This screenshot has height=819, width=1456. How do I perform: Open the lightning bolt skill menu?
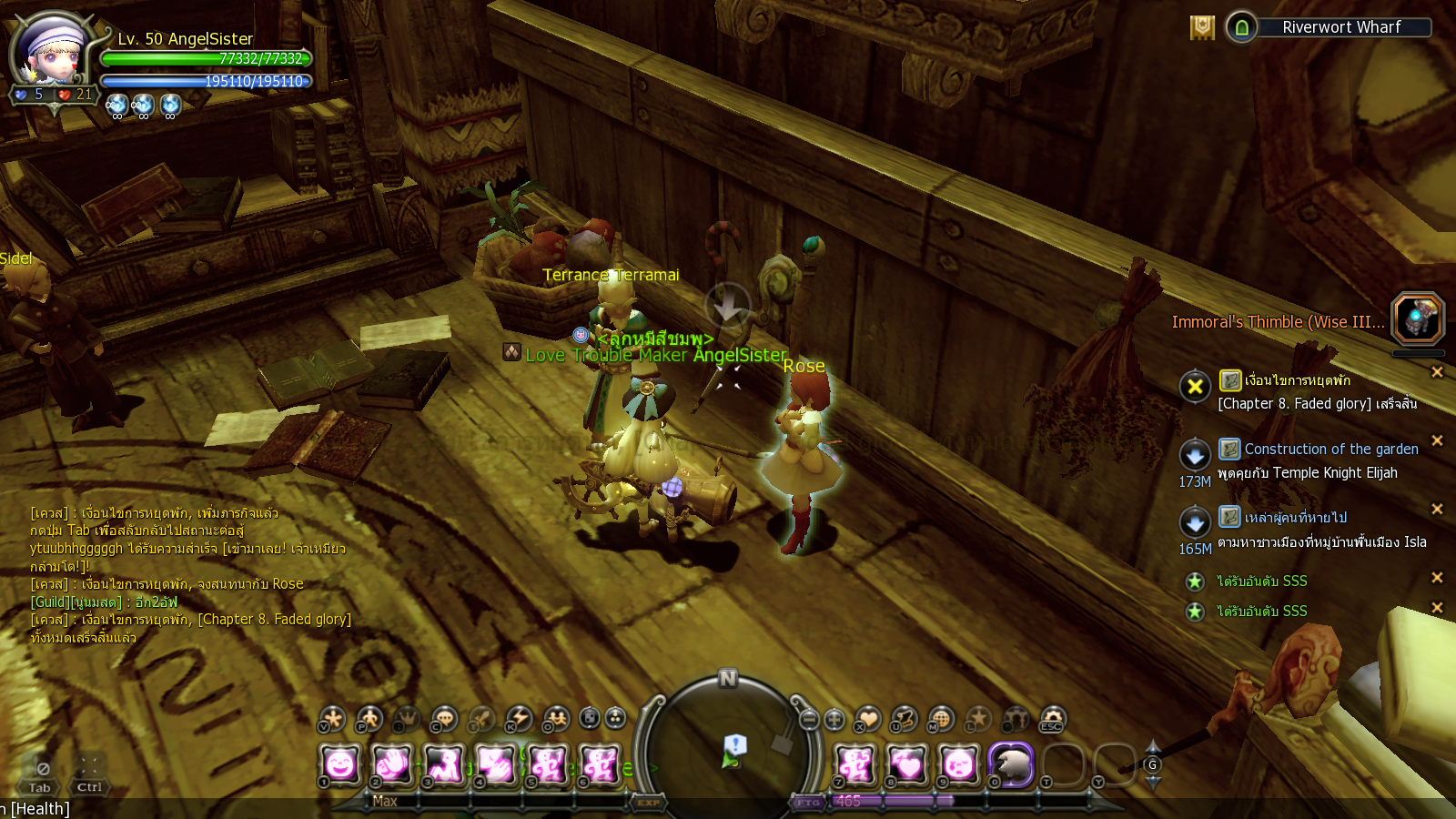coord(519,719)
